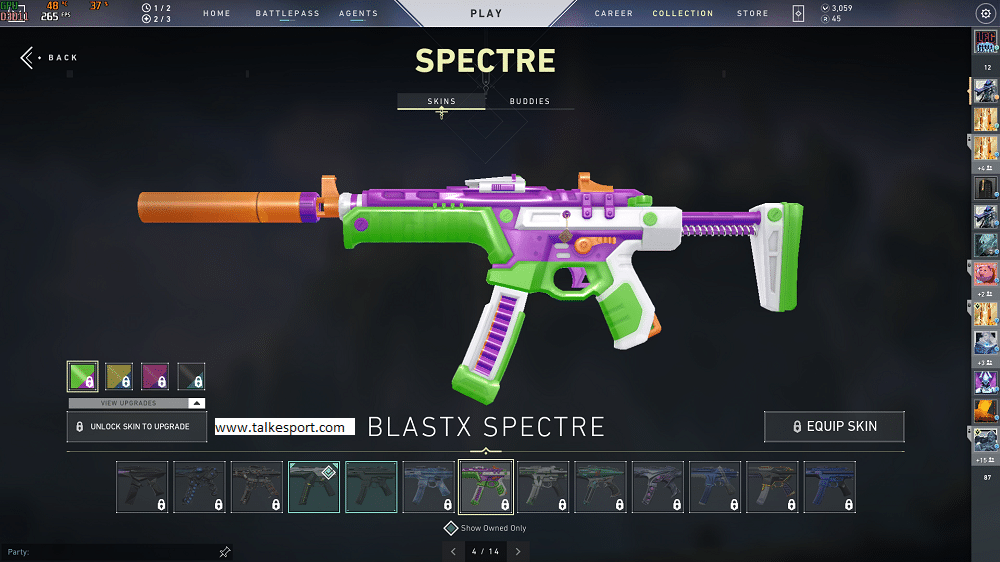The image size is (1000, 562).
Task: Choose the pink variant swatch
Action: pyautogui.click(x=155, y=376)
